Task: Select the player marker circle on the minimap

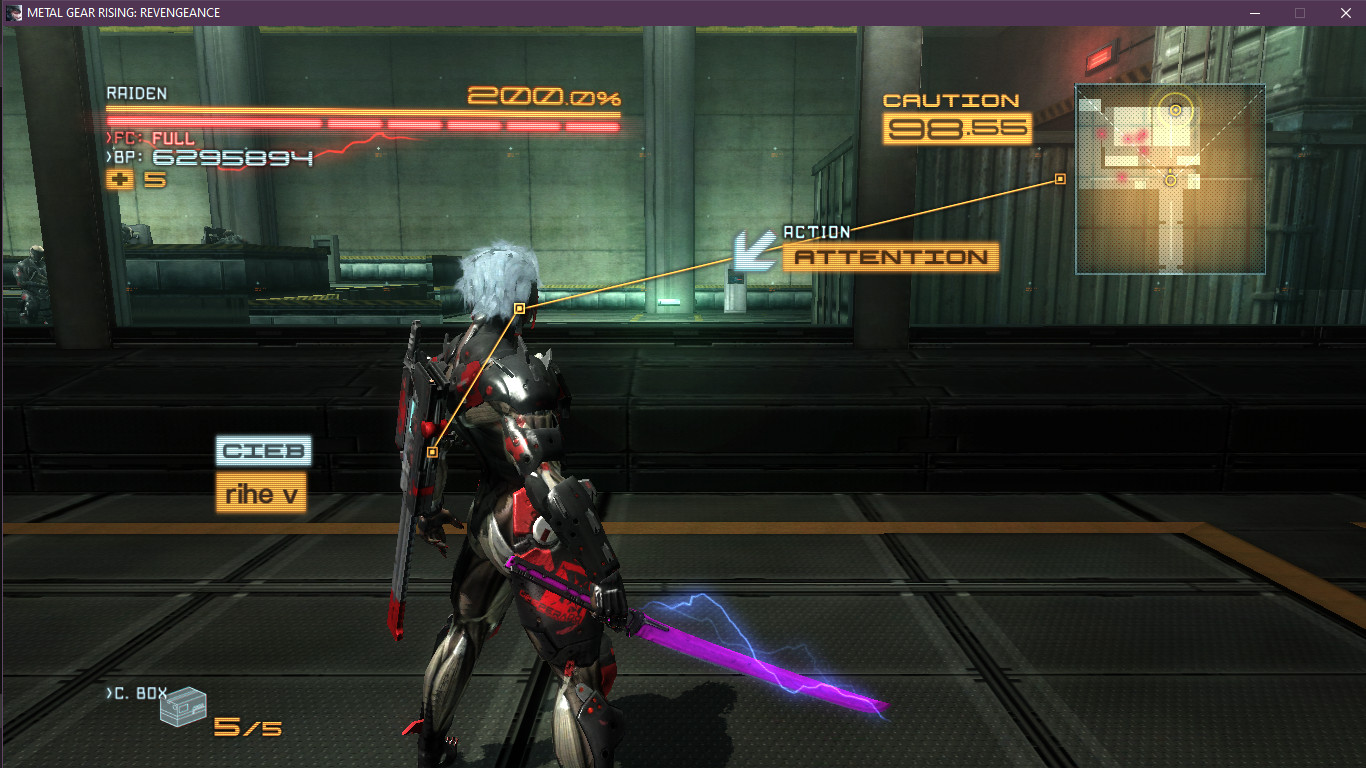Action: (x=1170, y=182)
